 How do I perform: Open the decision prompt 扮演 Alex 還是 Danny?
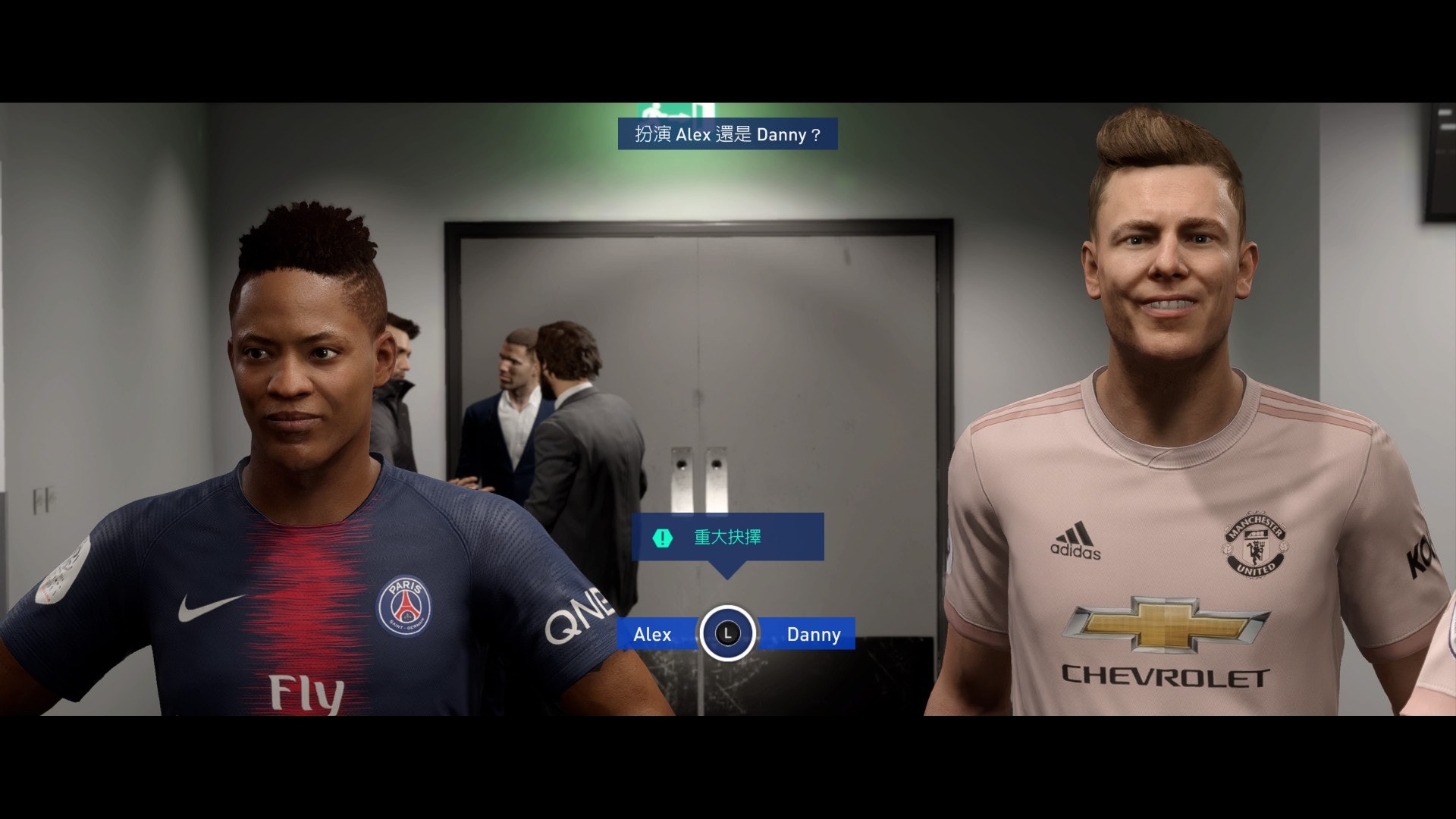pos(726,134)
